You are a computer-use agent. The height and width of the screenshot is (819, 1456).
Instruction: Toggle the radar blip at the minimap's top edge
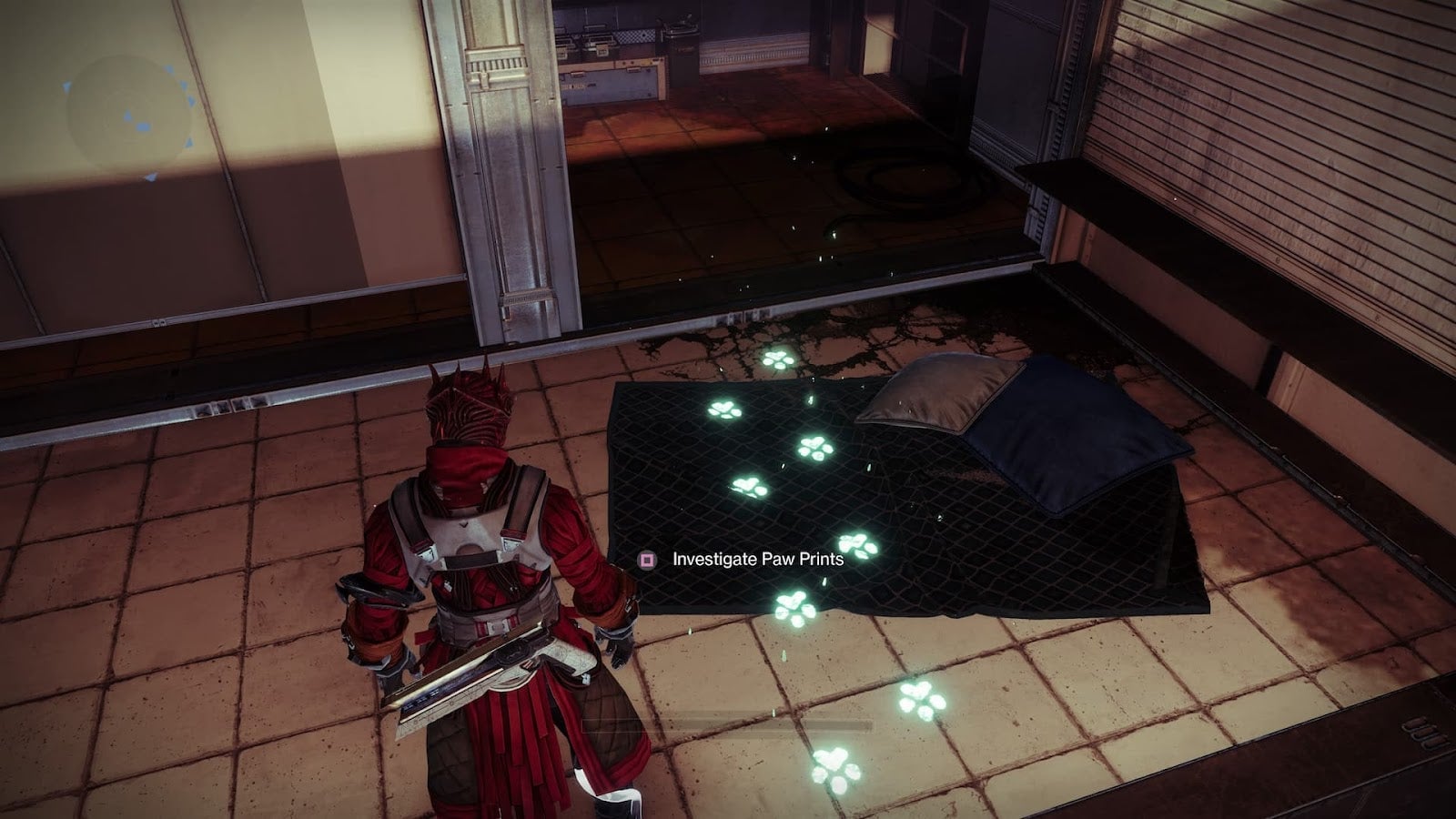[x=168, y=70]
